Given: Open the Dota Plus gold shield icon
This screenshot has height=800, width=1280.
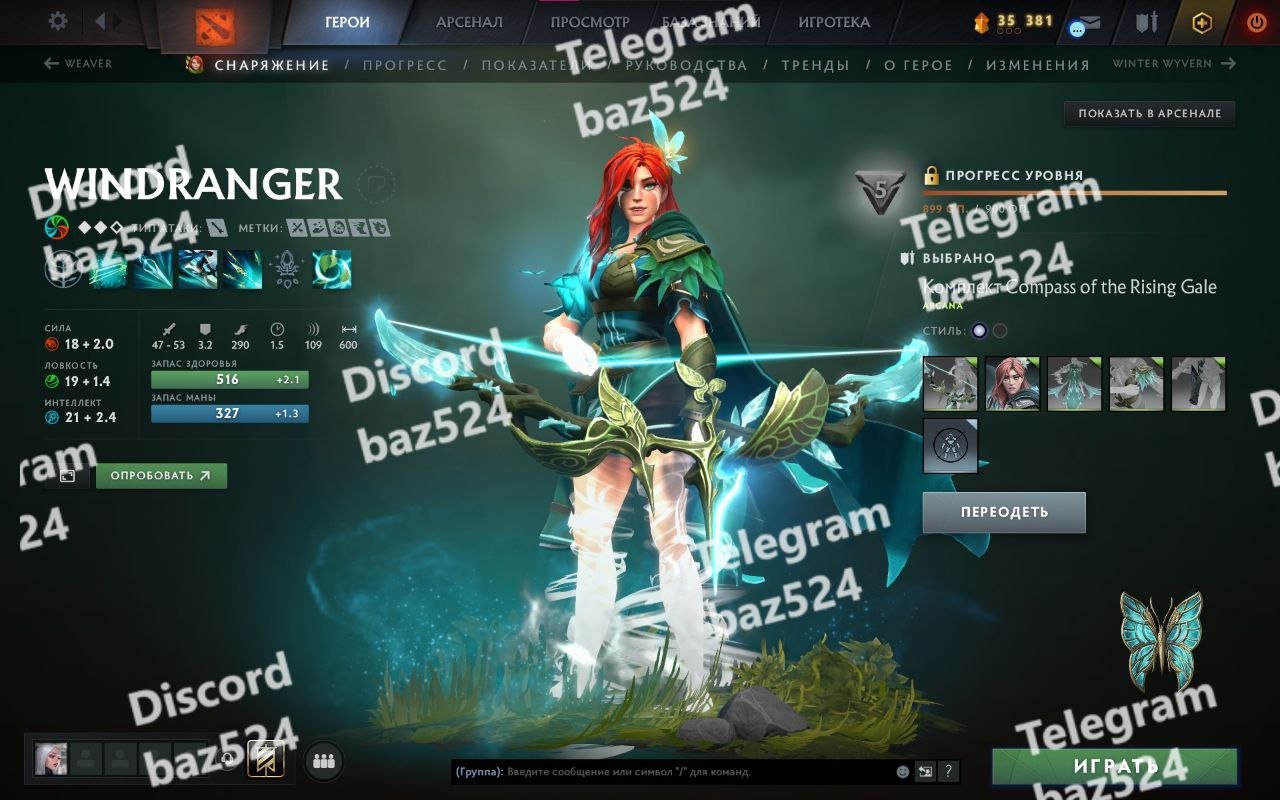Looking at the screenshot, I should pyautogui.click(x=1202, y=22).
